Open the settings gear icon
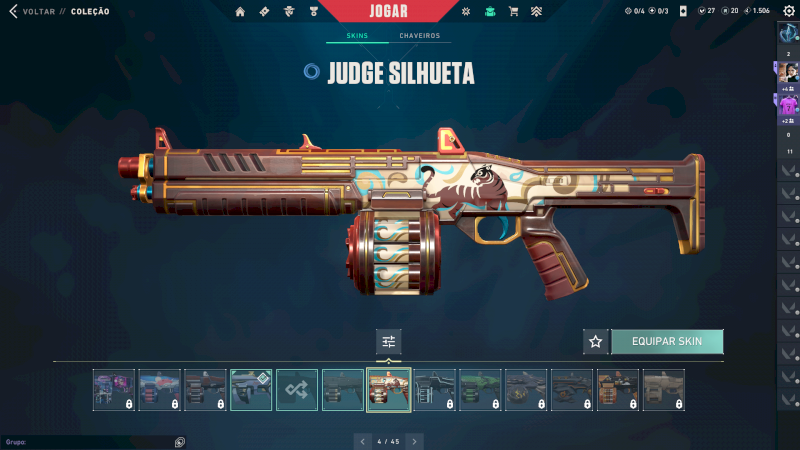 tap(788, 11)
